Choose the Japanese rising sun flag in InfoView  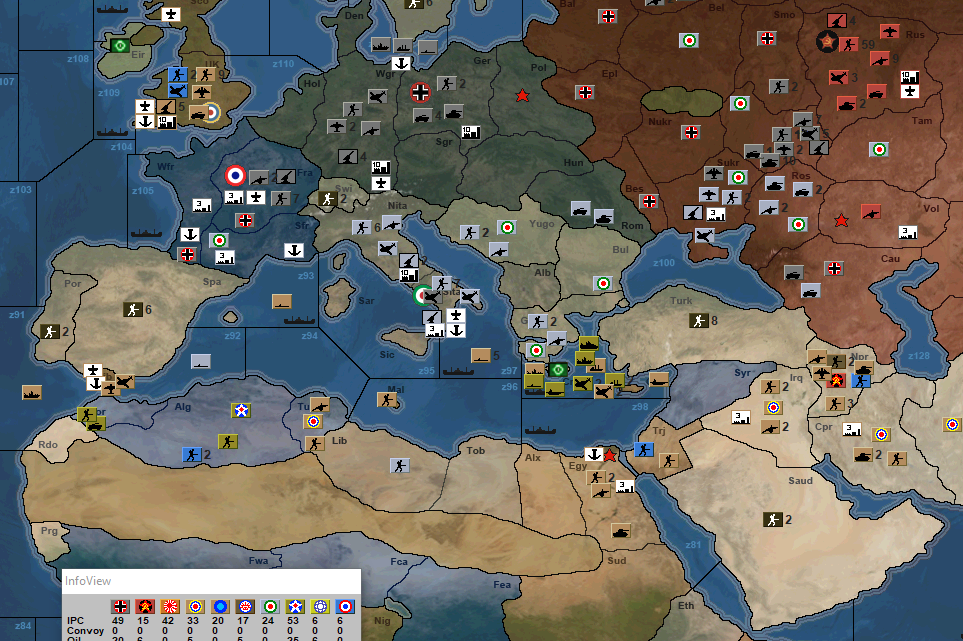coord(170,606)
